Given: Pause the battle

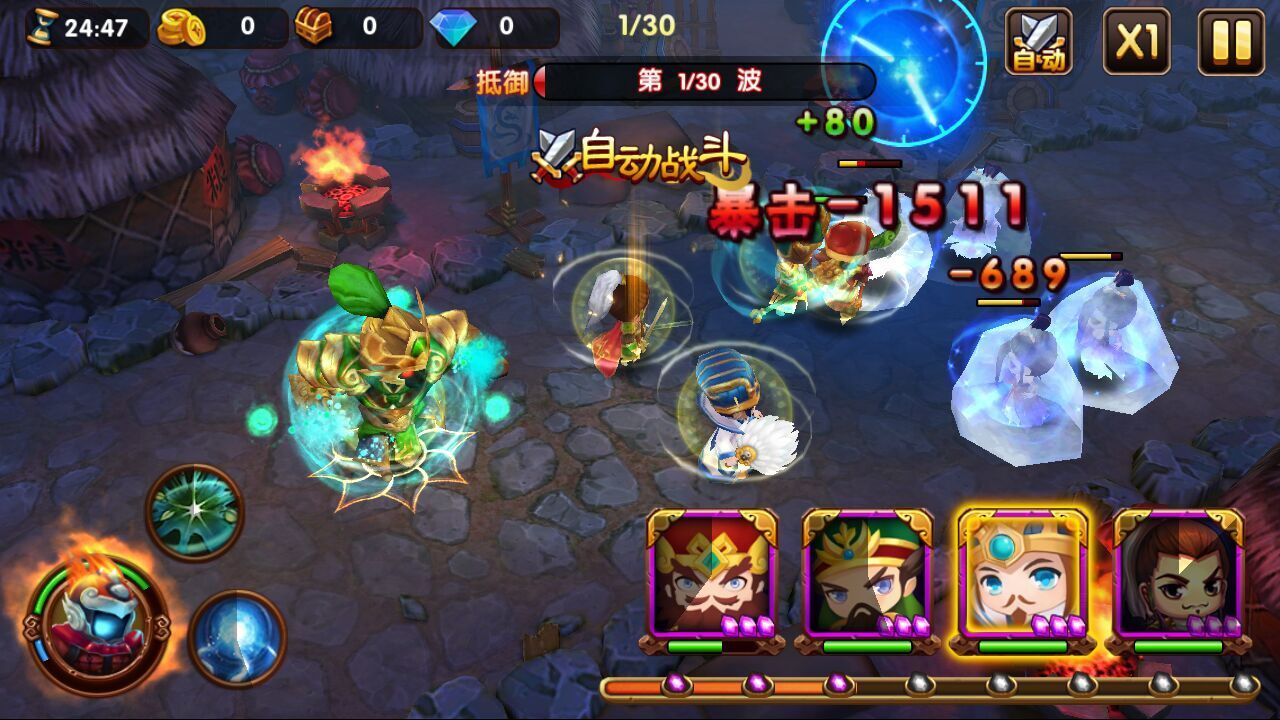Looking at the screenshot, I should tap(1231, 42).
